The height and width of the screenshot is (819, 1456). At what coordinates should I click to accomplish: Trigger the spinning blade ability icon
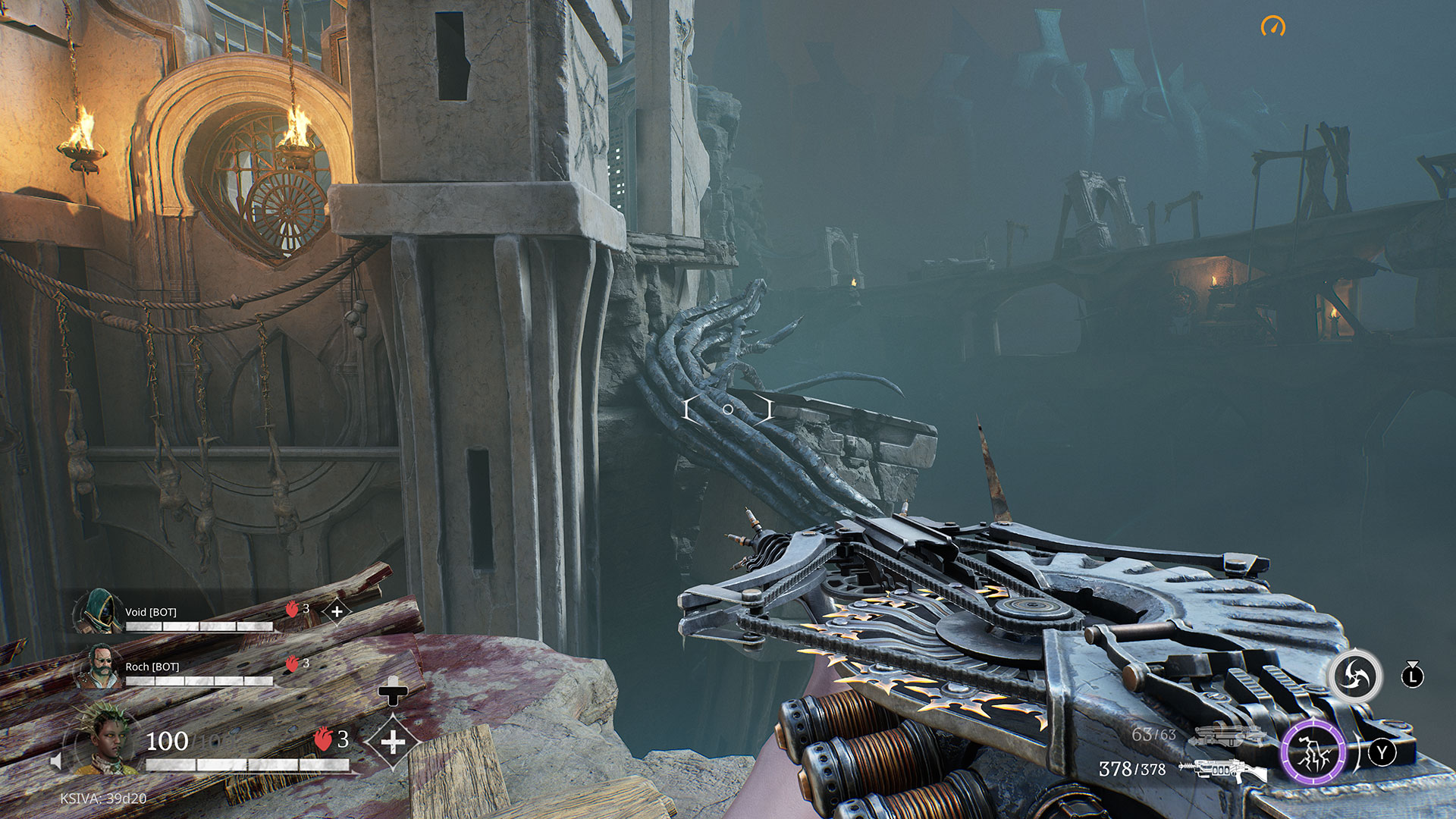pos(1354,675)
